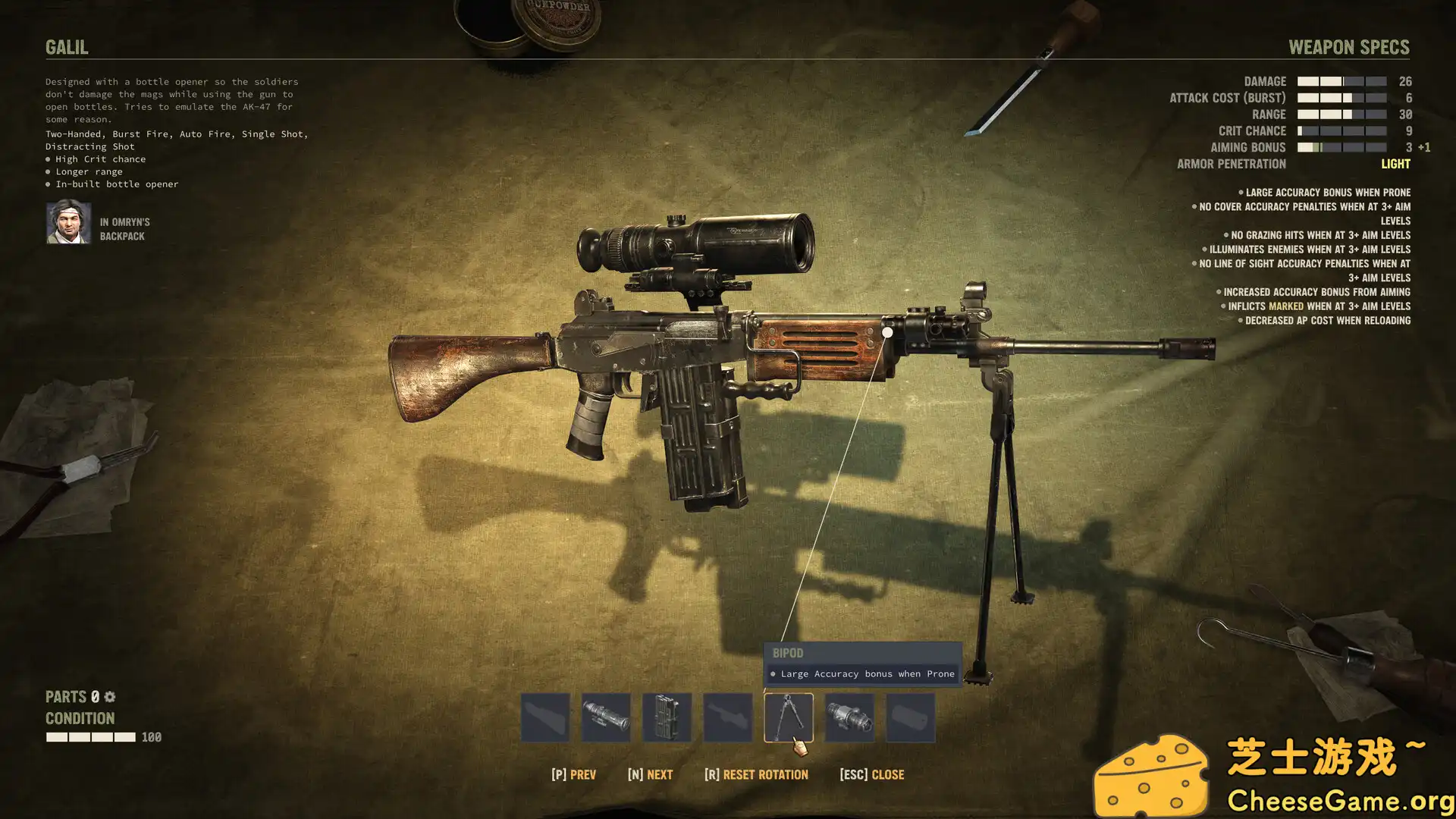This screenshot has width=1456, height=819.
Task: Show the next weapon with Next
Action: [x=650, y=774]
